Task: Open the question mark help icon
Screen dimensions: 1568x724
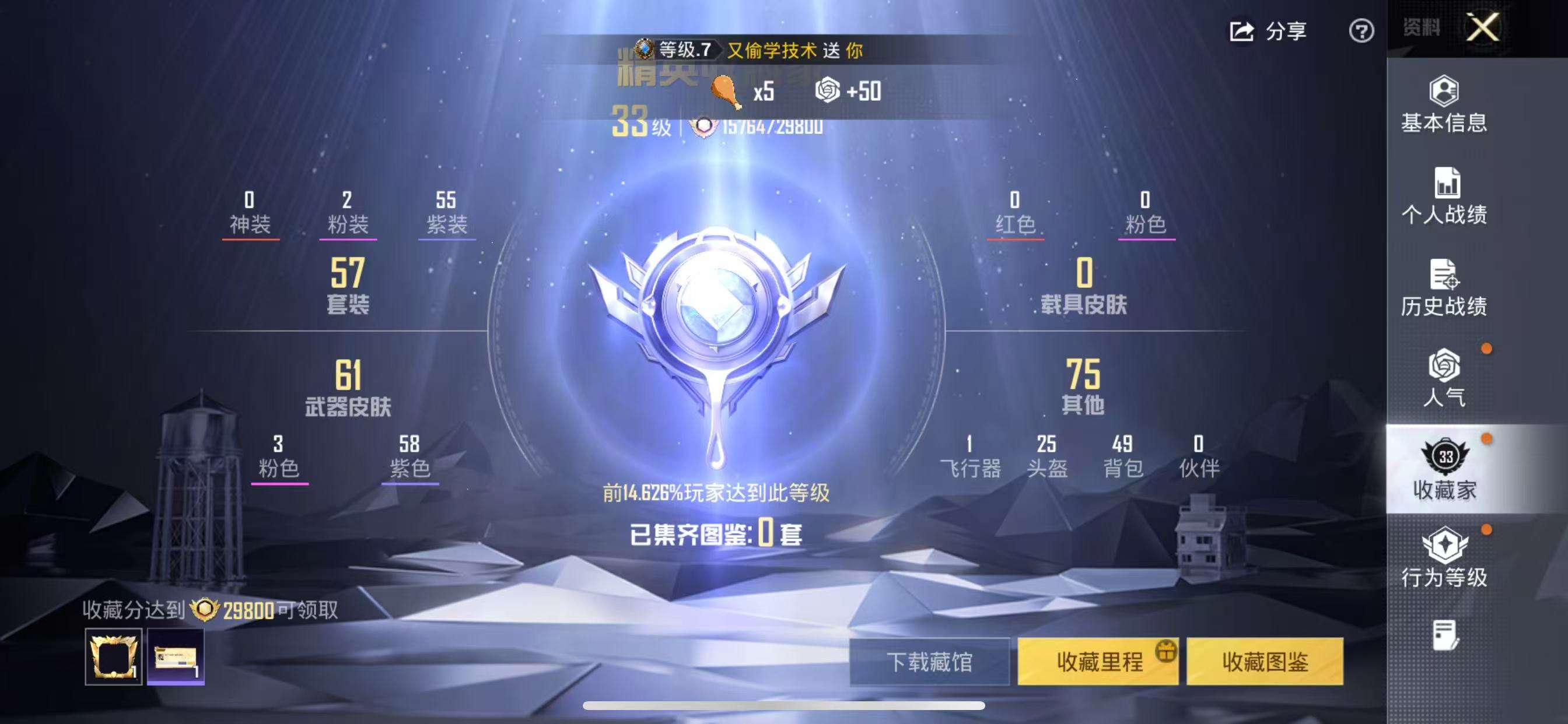Action: [1363, 29]
